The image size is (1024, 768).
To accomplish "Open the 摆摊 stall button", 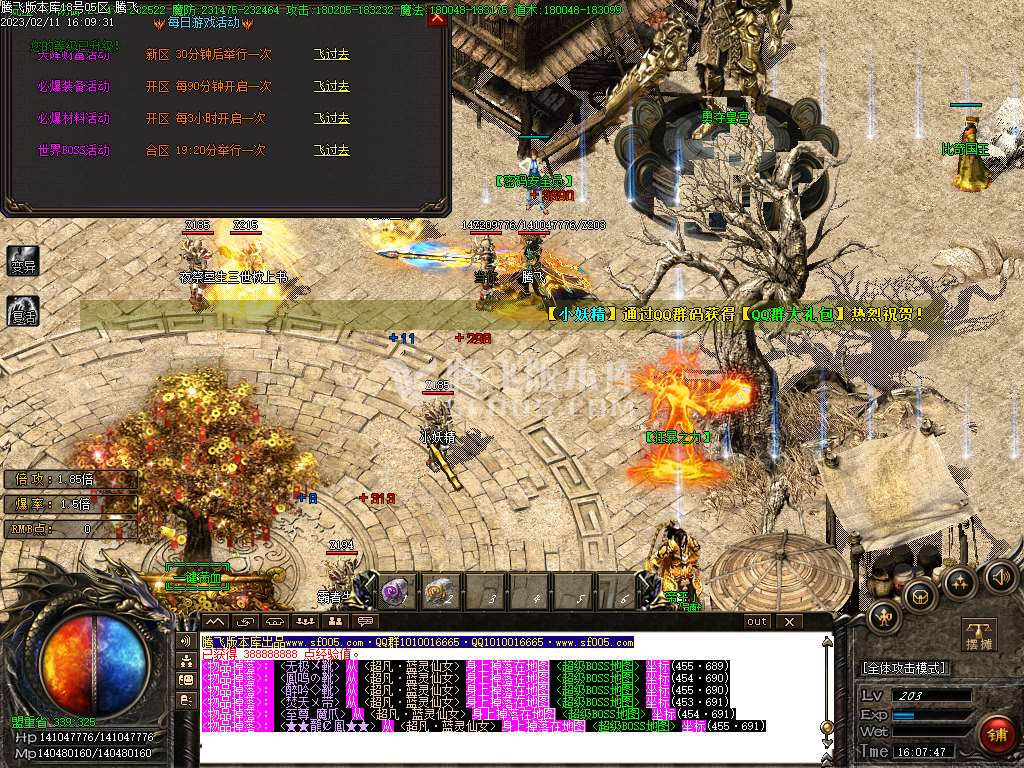I will [979, 636].
